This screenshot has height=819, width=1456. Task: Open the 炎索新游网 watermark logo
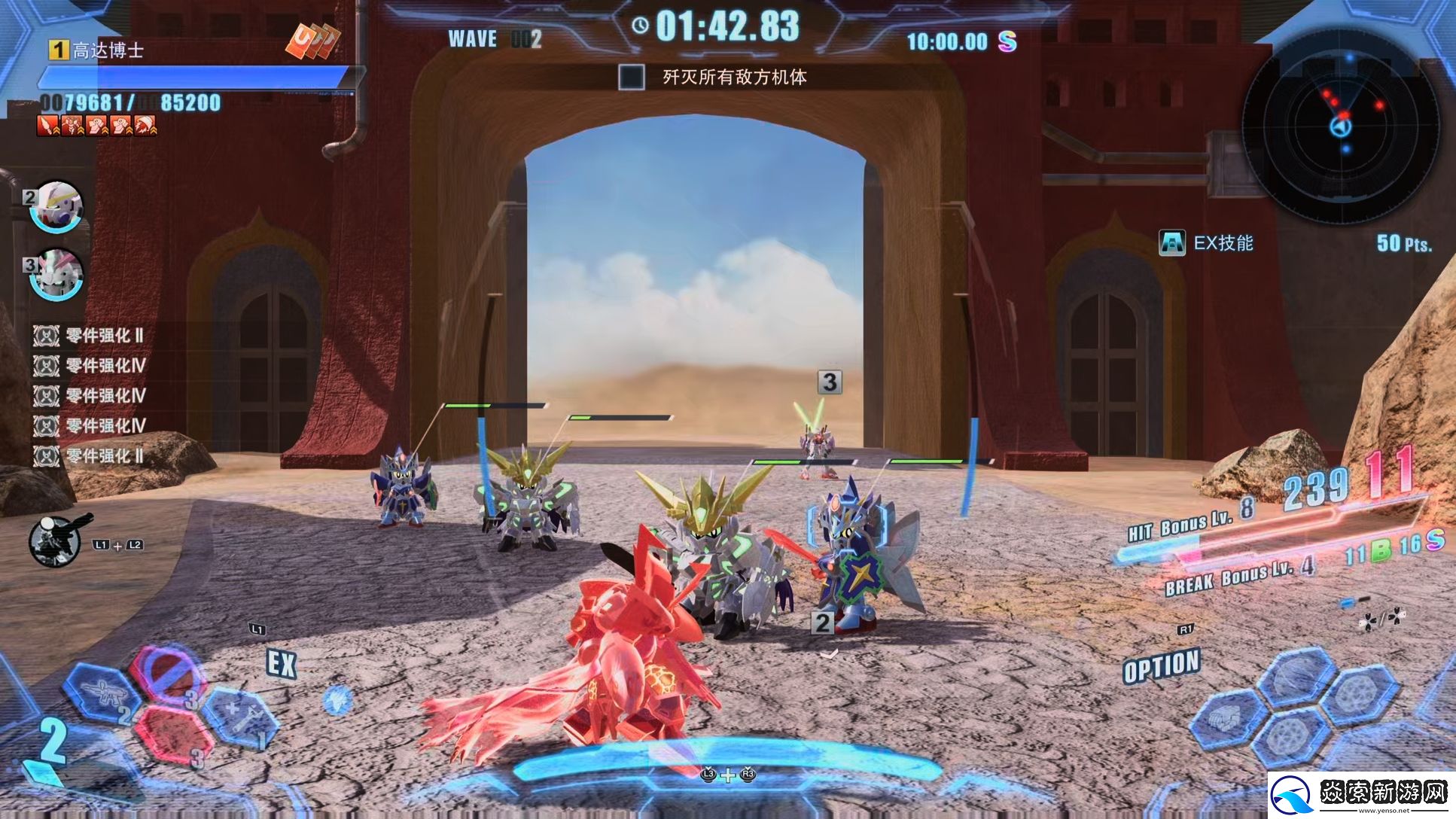(x=1360, y=794)
